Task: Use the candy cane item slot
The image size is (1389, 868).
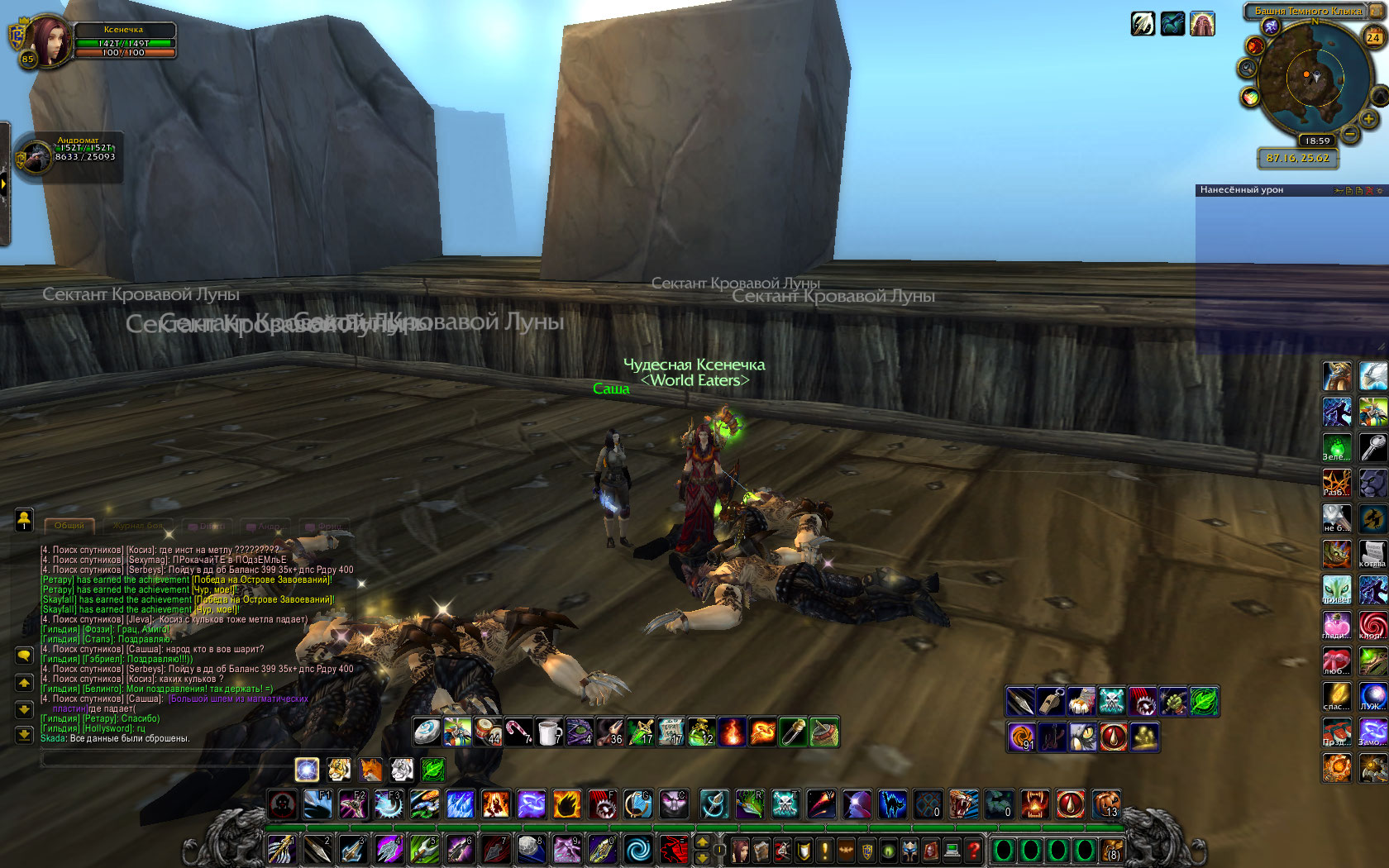Action: pos(518,732)
